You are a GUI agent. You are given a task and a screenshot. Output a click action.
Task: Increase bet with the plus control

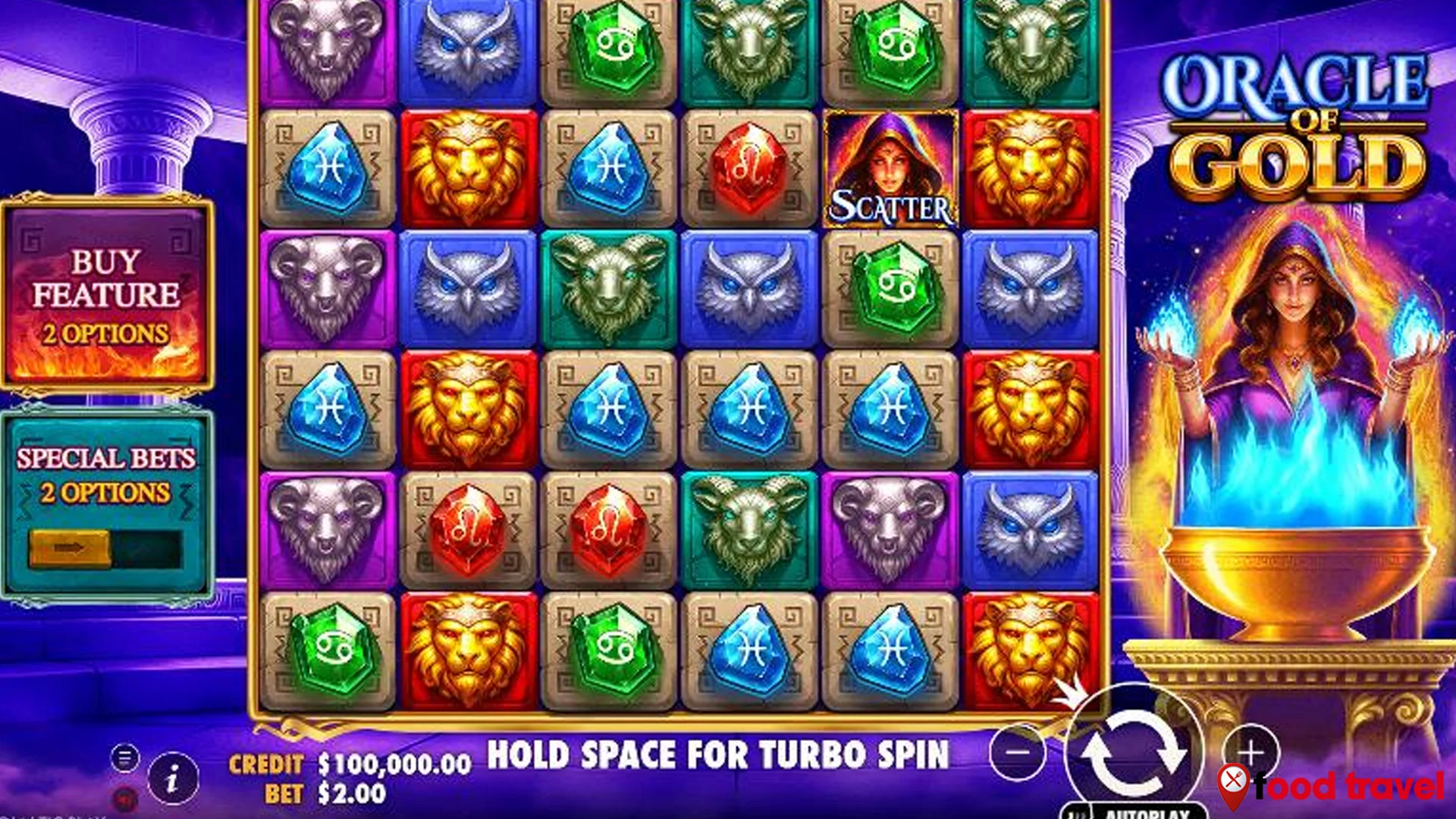(1251, 752)
